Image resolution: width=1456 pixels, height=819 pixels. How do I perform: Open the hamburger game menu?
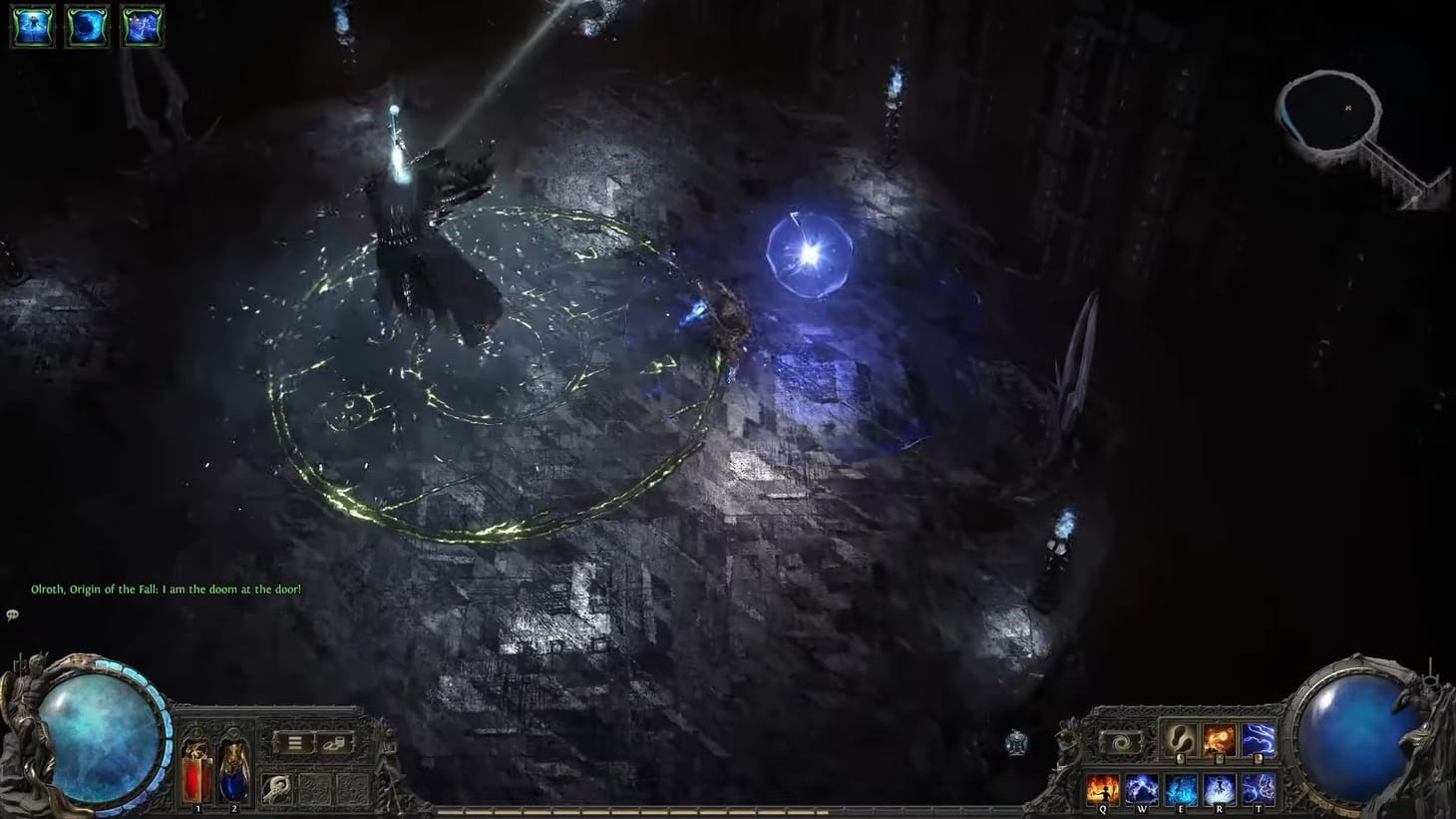[294, 742]
